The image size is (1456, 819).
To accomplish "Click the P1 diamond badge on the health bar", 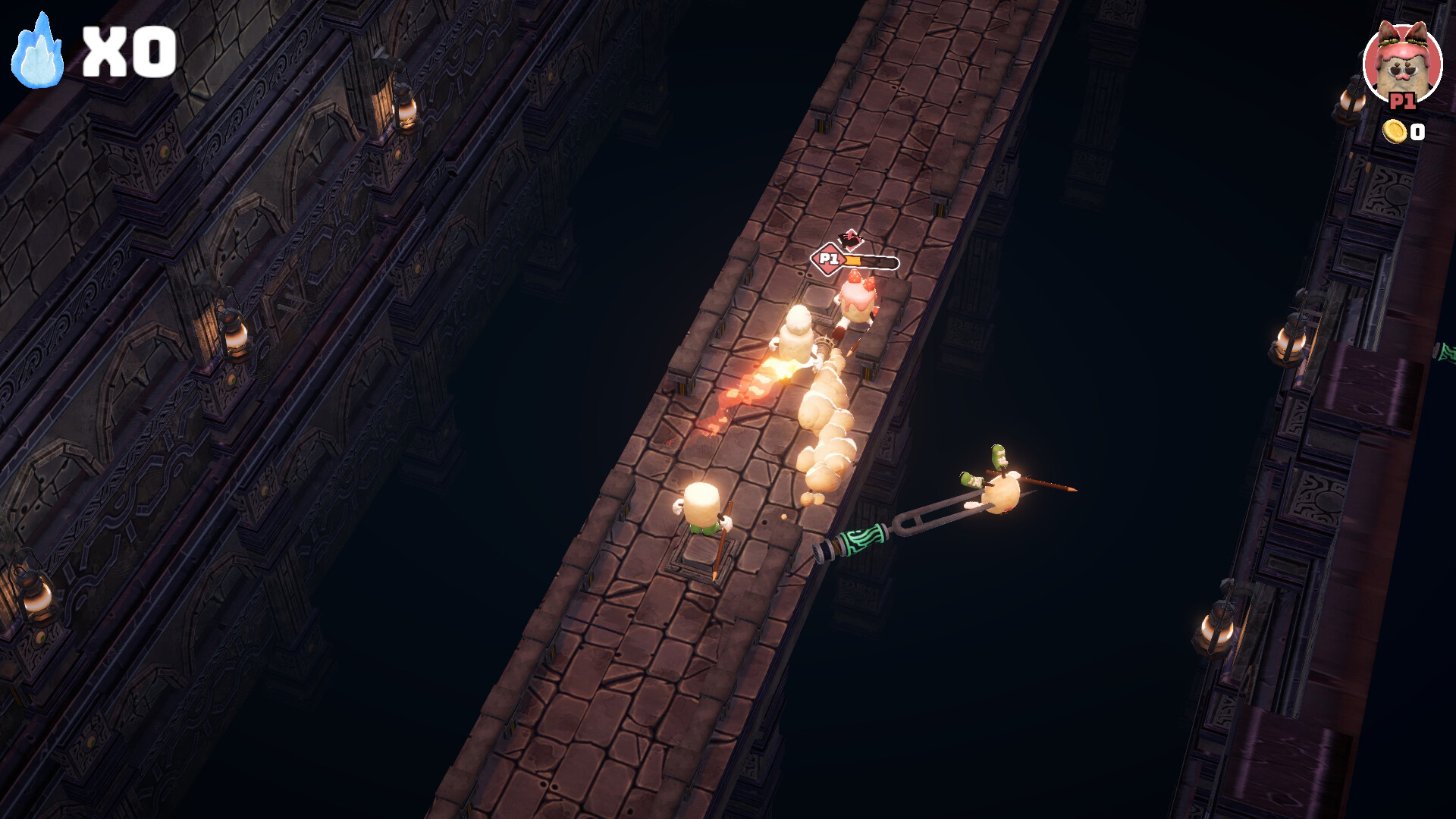I will (827, 259).
